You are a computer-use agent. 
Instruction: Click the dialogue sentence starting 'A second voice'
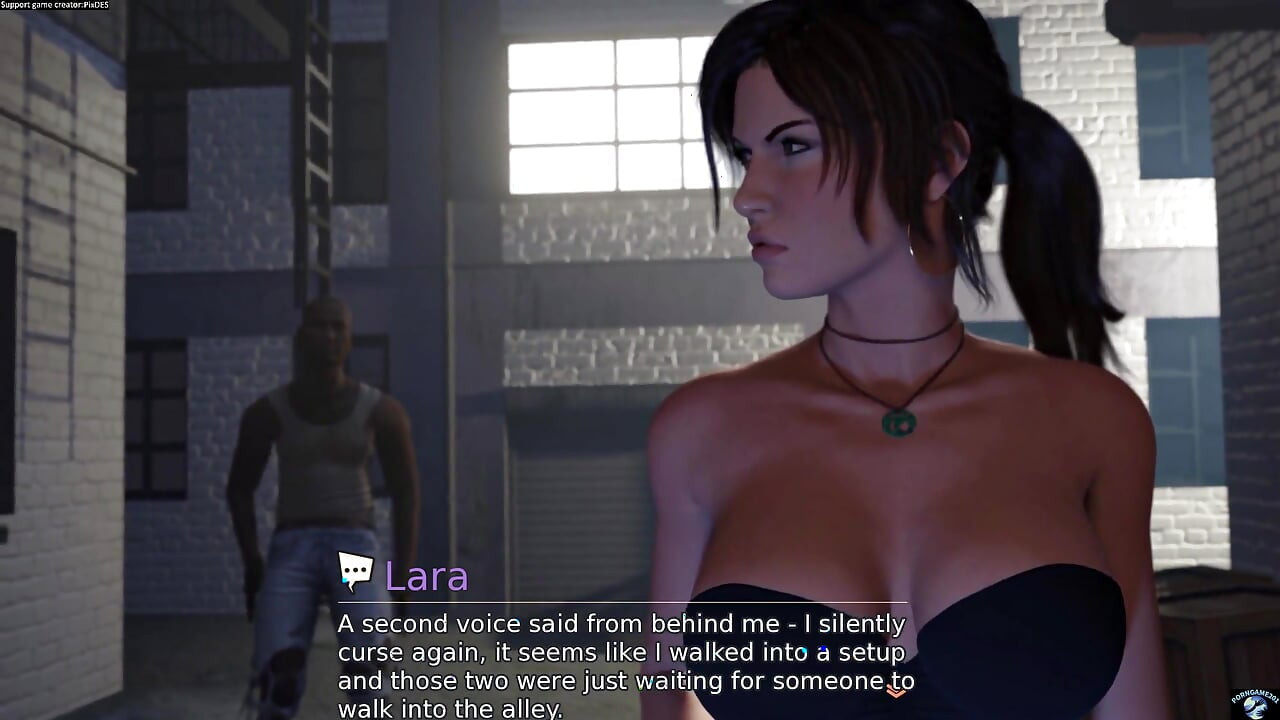(x=620, y=623)
